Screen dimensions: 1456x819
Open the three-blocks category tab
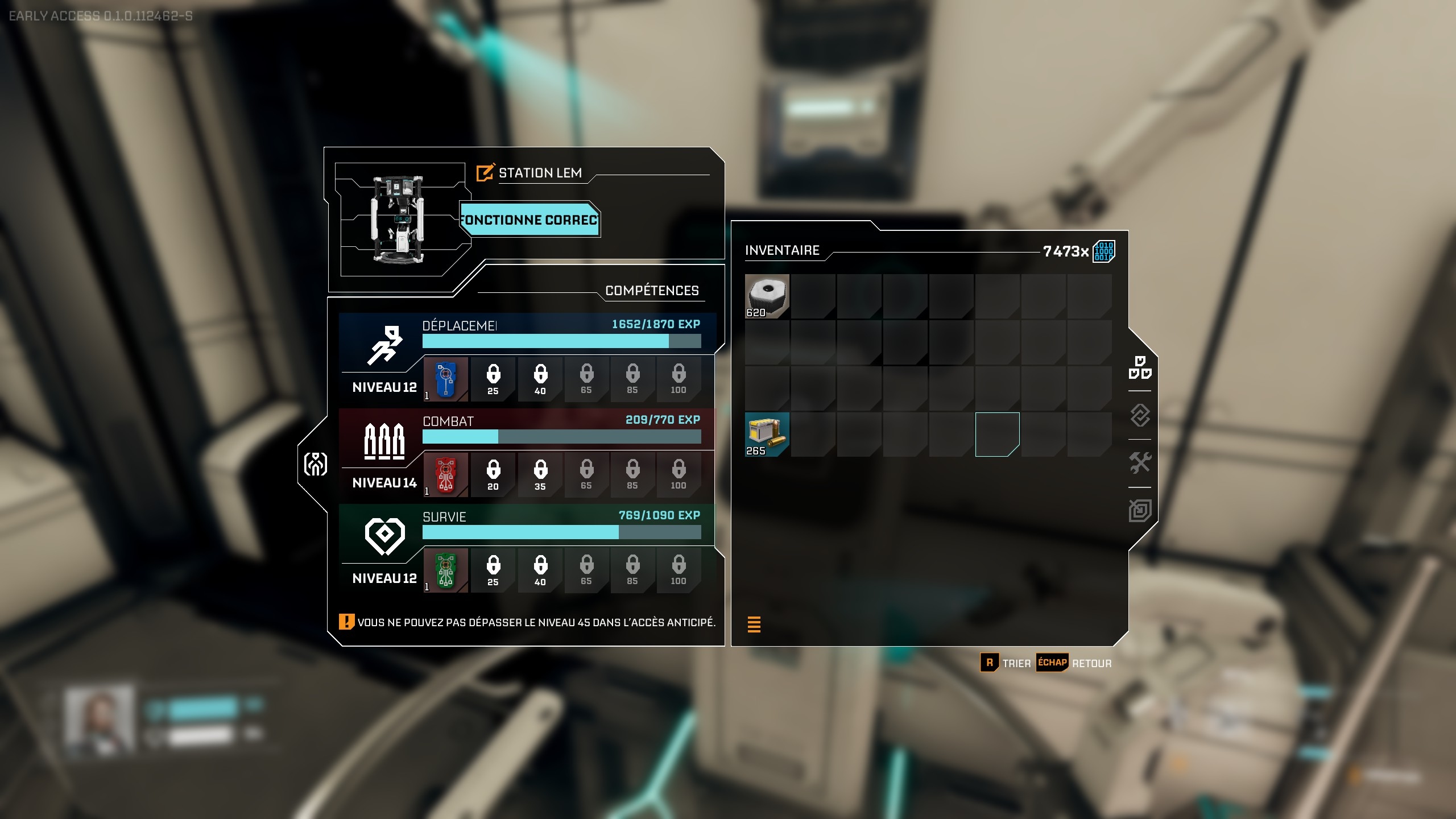click(1140, 367)
